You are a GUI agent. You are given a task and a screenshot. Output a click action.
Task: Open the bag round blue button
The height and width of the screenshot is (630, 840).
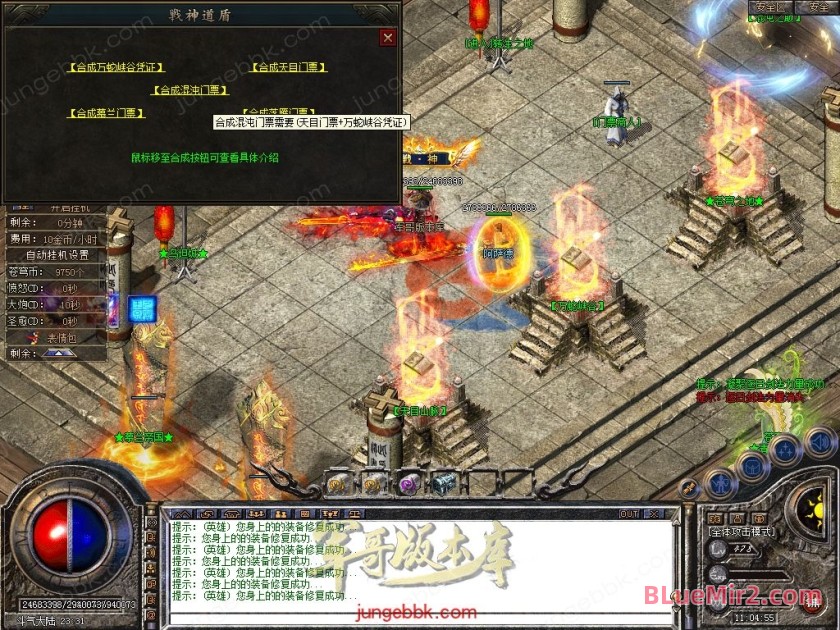pos(751,468)
